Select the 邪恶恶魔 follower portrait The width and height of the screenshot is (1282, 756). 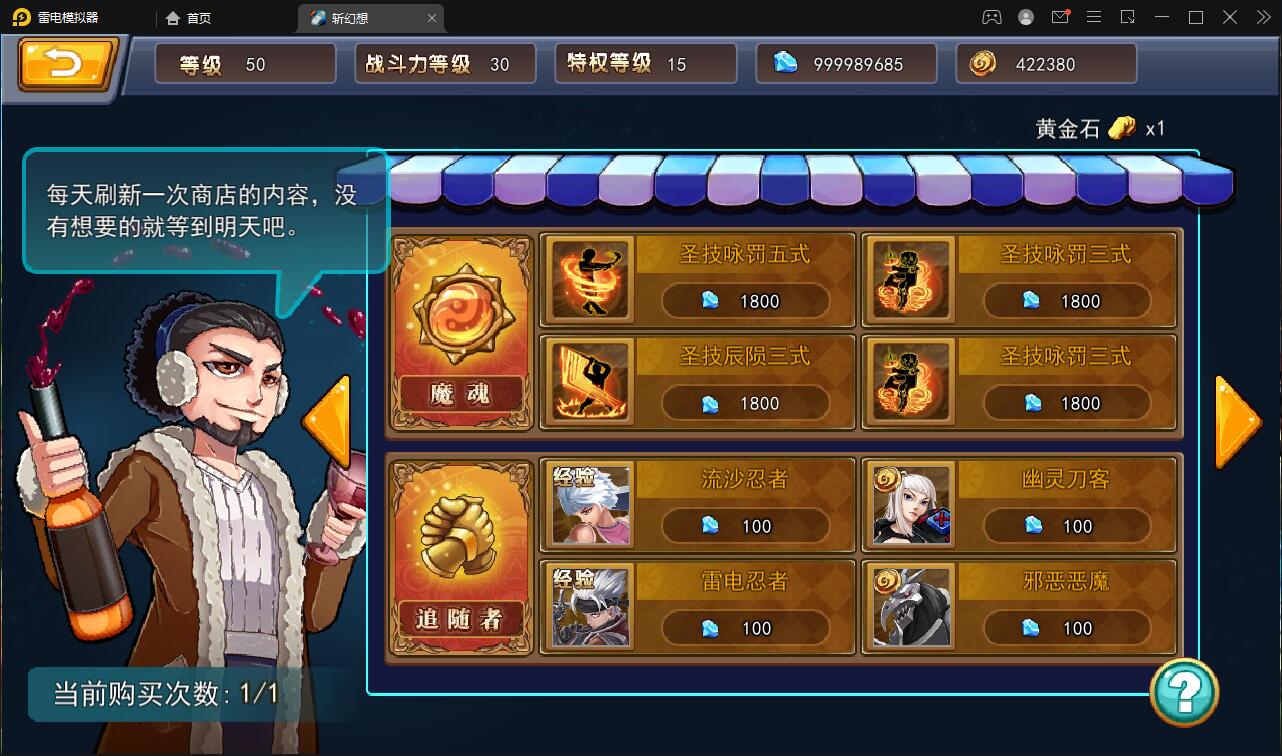click(x=910, y=606)
